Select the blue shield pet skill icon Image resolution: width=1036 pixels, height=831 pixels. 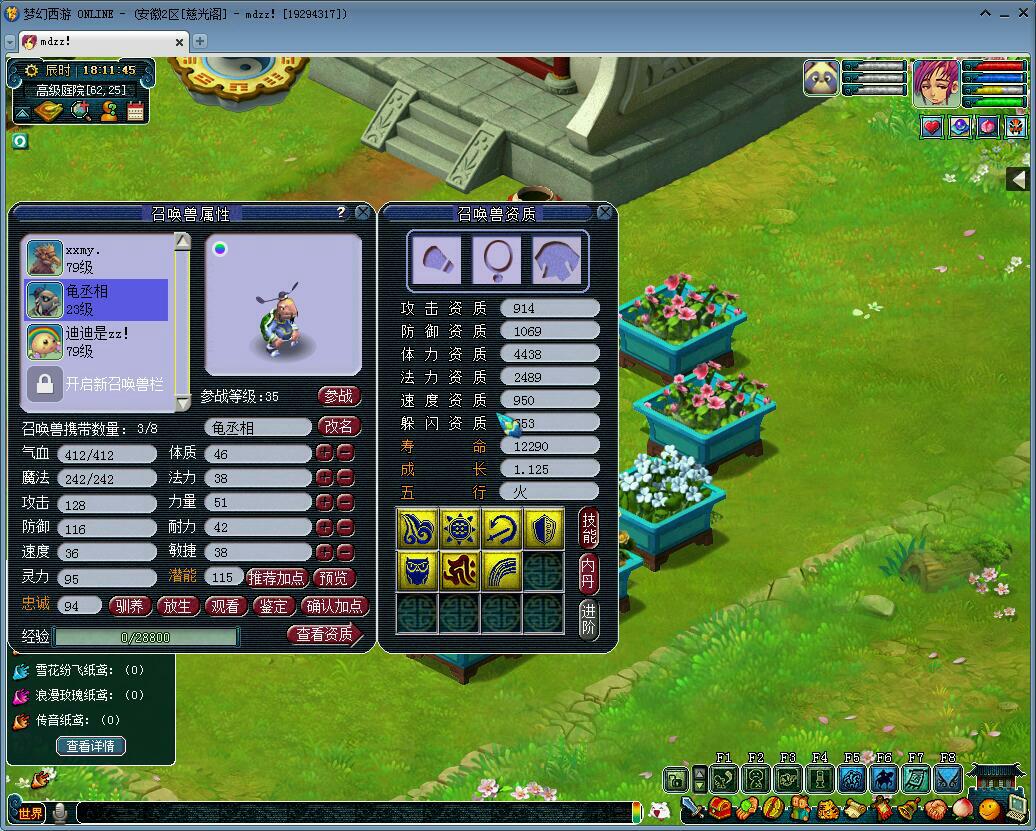[543, 528]
